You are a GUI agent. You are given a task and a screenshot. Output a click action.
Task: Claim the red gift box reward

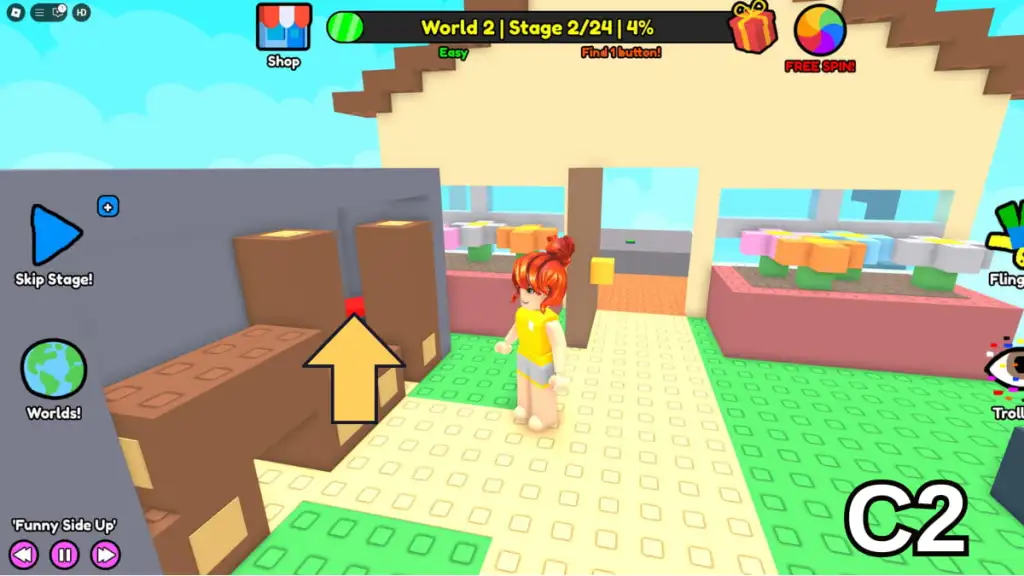(752, 27)
